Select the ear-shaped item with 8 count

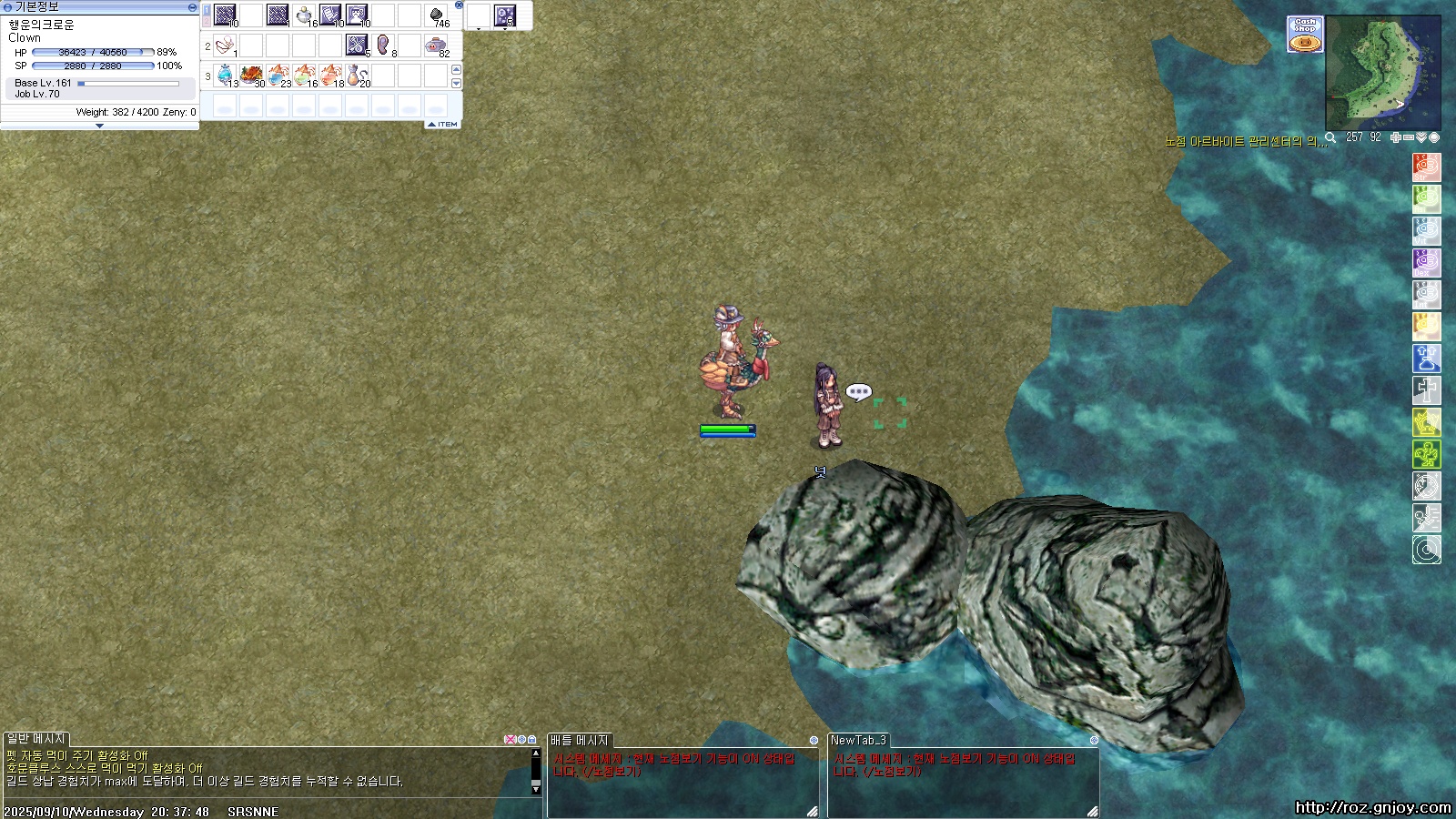pyautogui.click(x=383, y=45)
